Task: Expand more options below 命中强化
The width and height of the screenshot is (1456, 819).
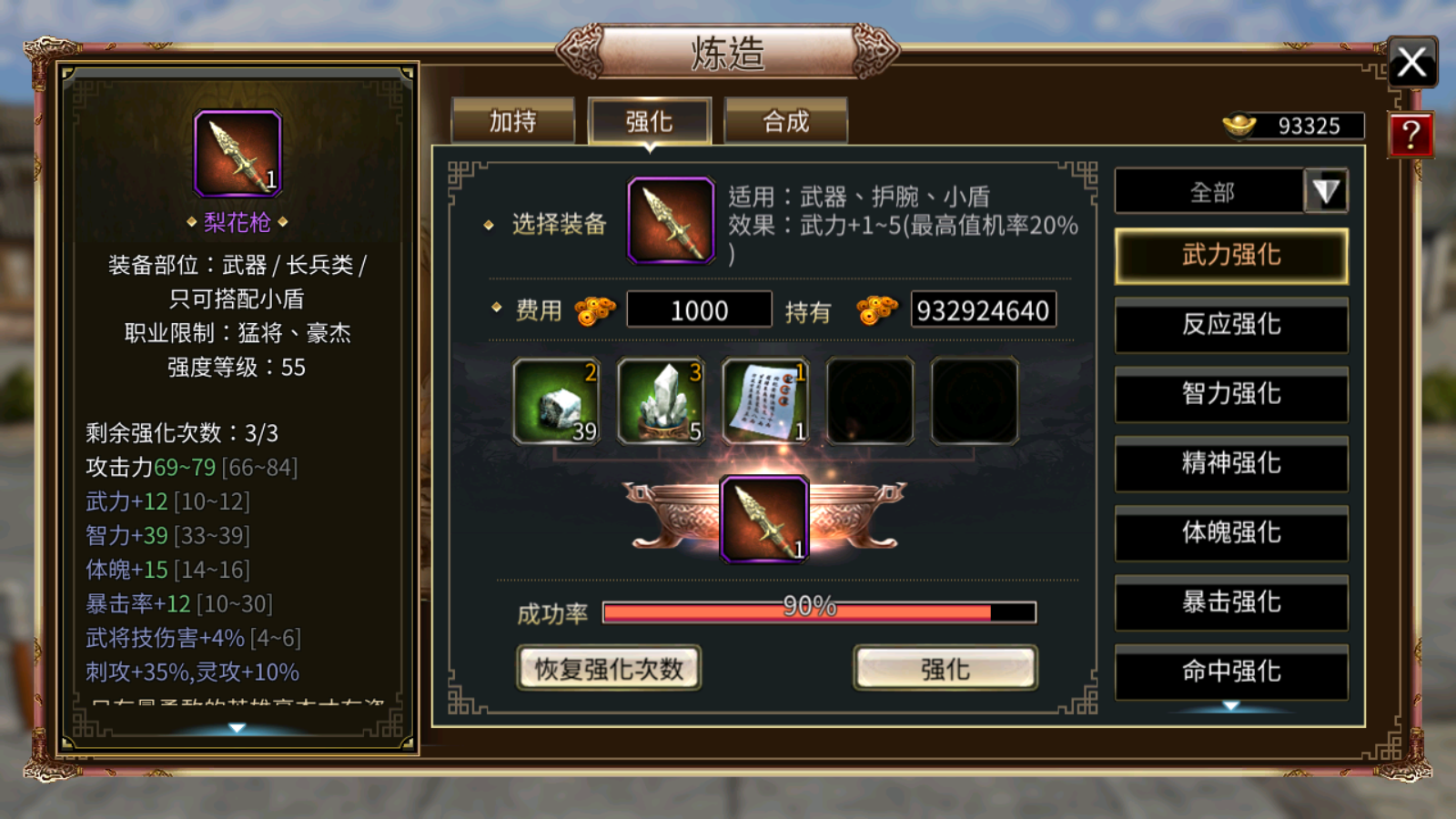Action: 1230,706
